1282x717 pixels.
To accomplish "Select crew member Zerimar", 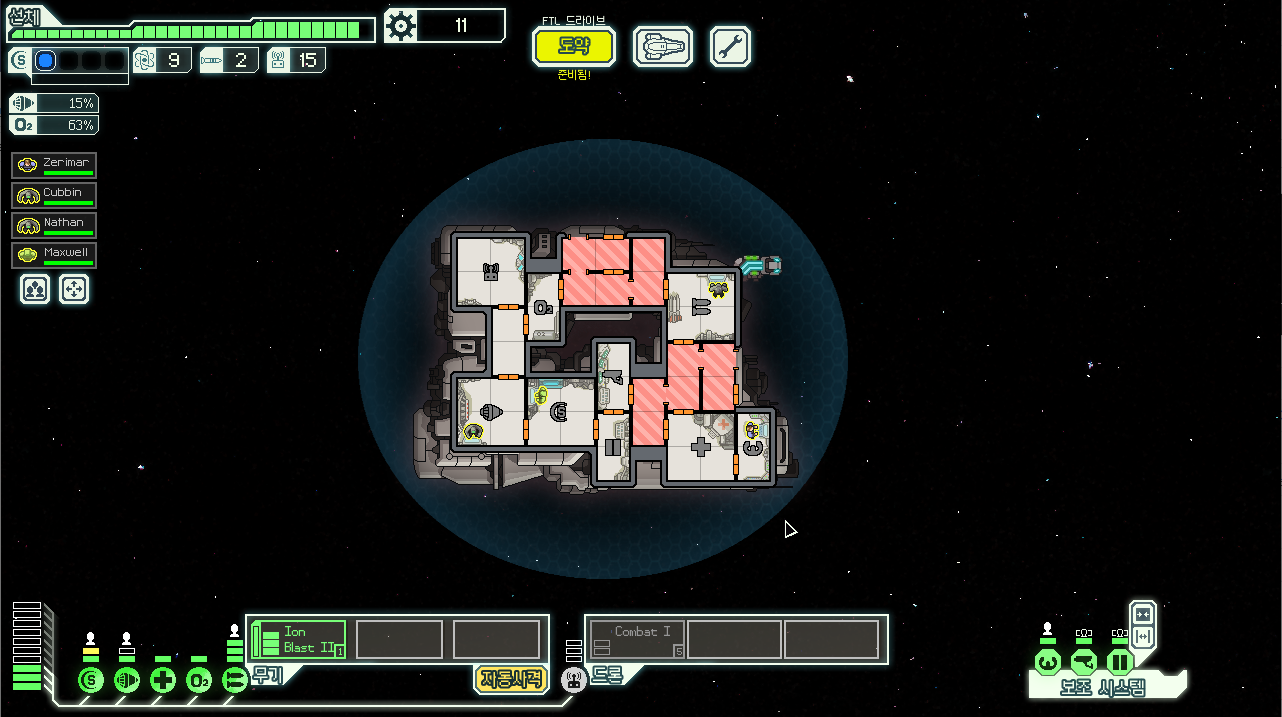I will [x=55, y=165].
